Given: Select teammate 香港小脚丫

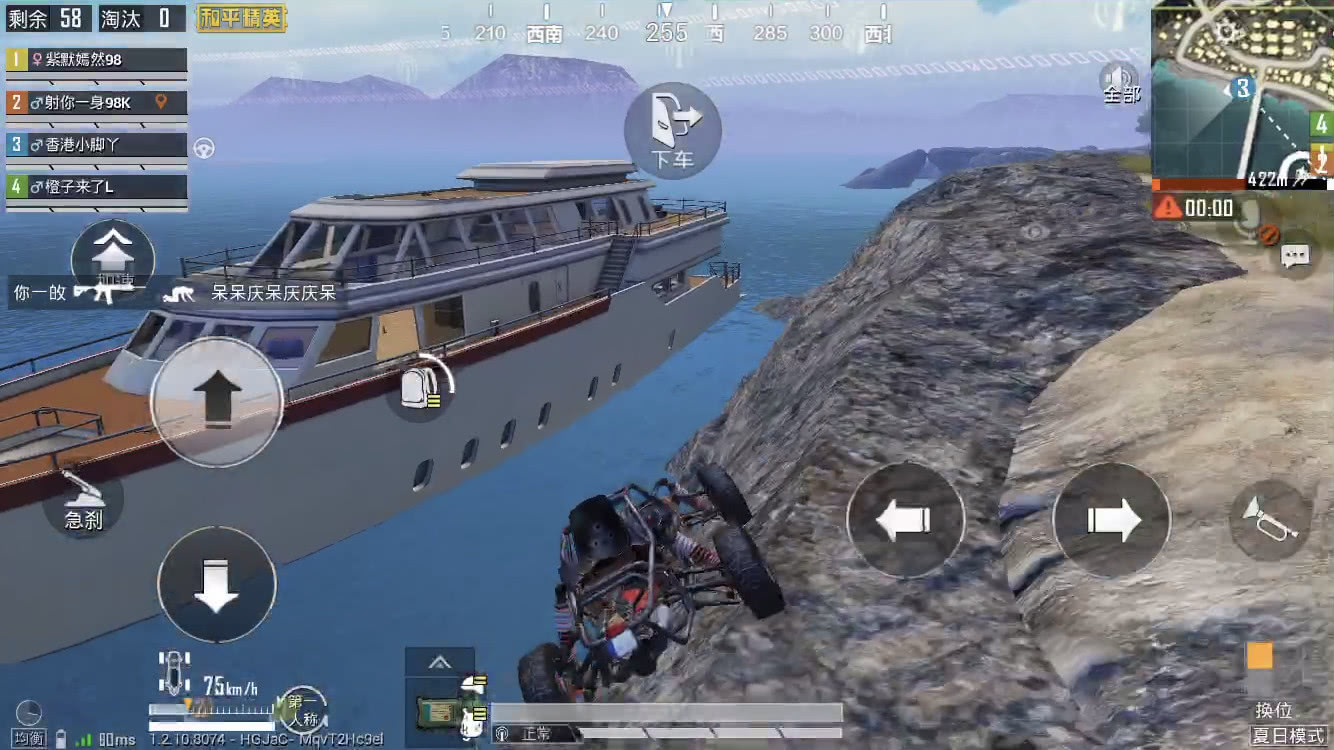Looking at the screenshot, I should tap(97, 145).
